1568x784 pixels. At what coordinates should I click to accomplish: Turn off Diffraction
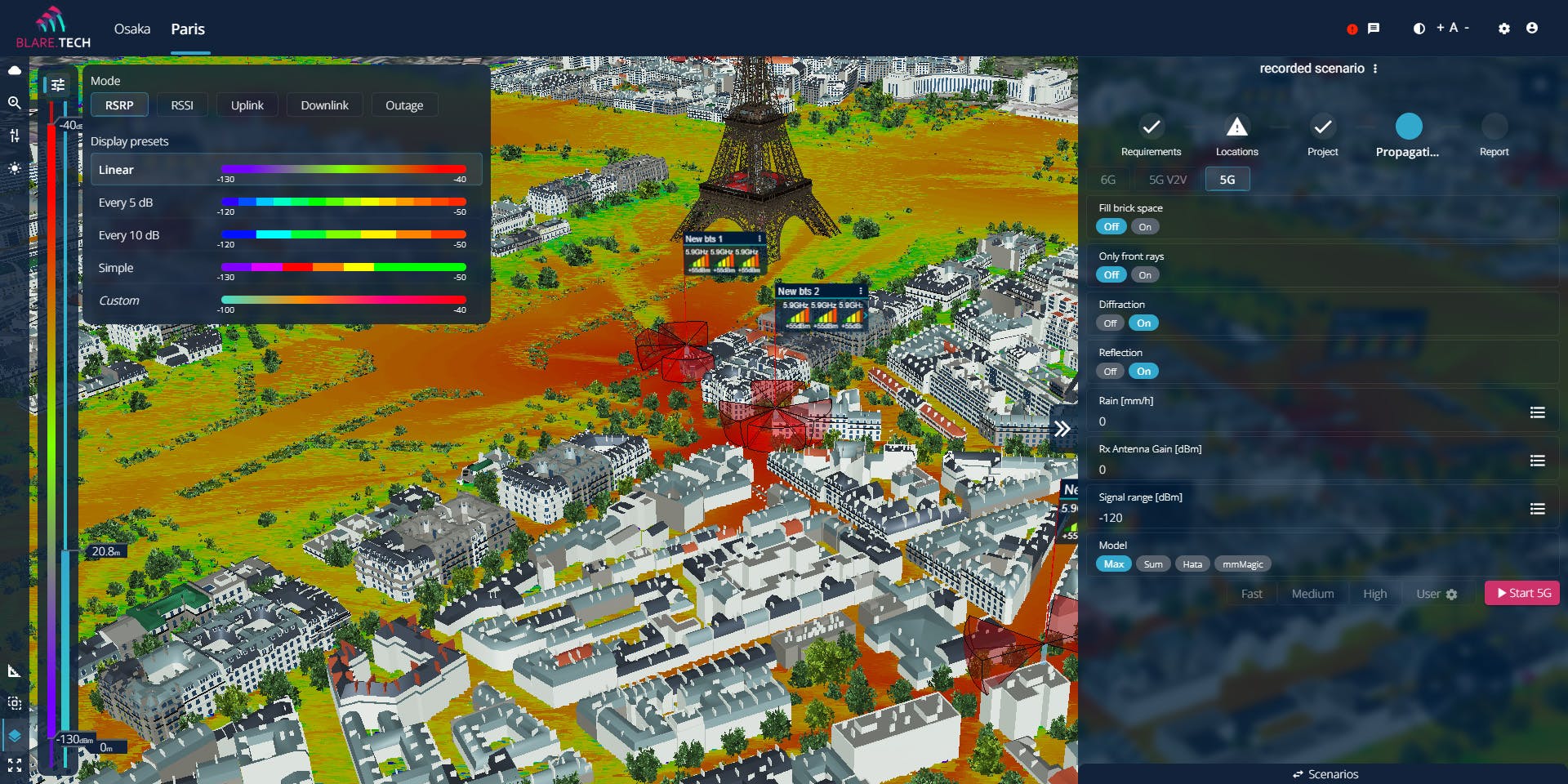click(x=1110, y=323)
